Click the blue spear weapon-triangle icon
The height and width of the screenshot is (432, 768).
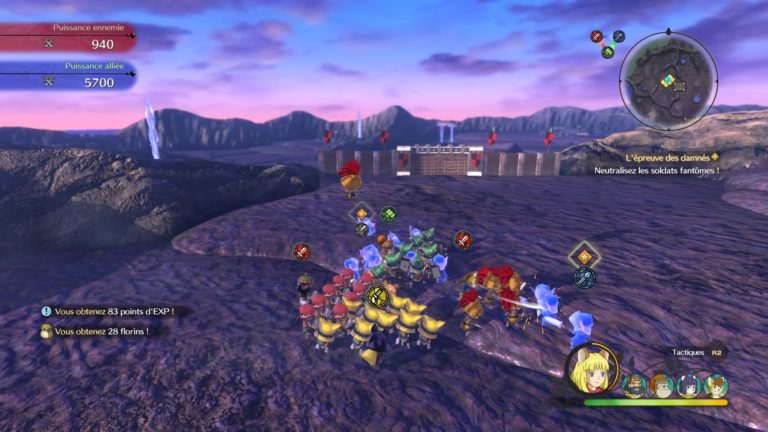tap(619, 37)
